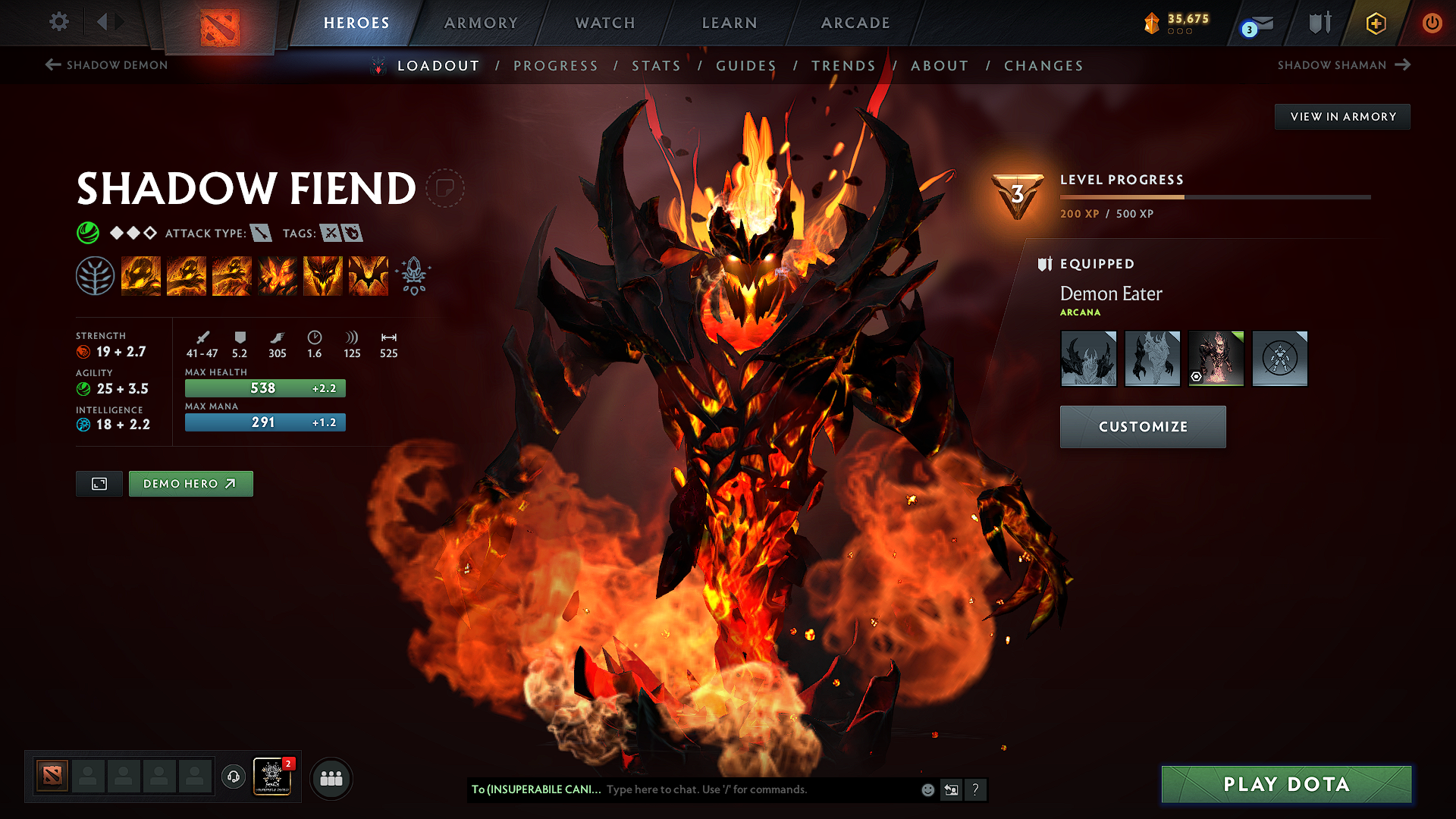Select the Requiem of Souls ability icon
The height and width of the screenshot is (819, 1456).
(x=368, y=275)
